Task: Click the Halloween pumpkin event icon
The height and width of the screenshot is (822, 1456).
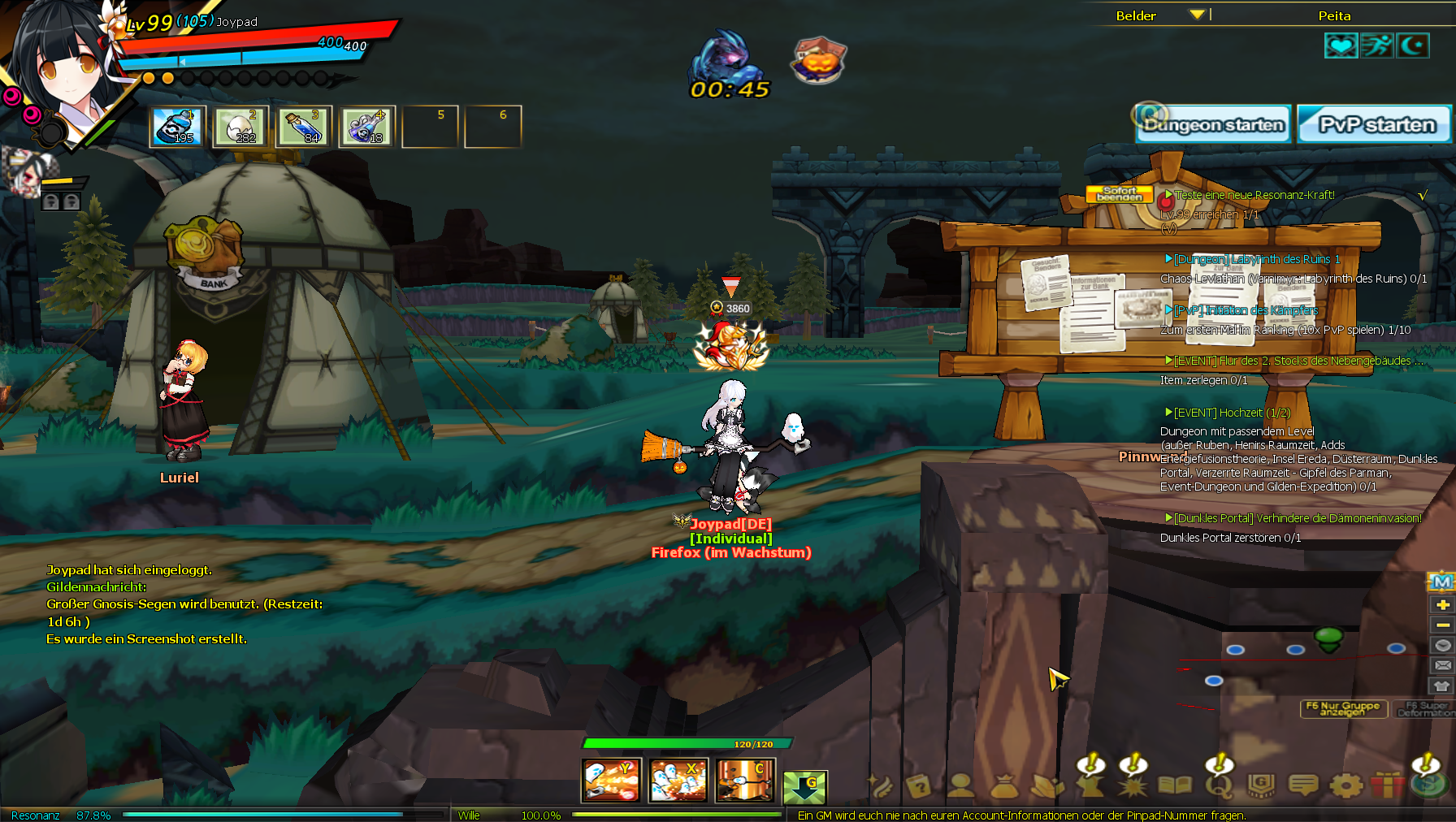Action: [x=819, y=59]
